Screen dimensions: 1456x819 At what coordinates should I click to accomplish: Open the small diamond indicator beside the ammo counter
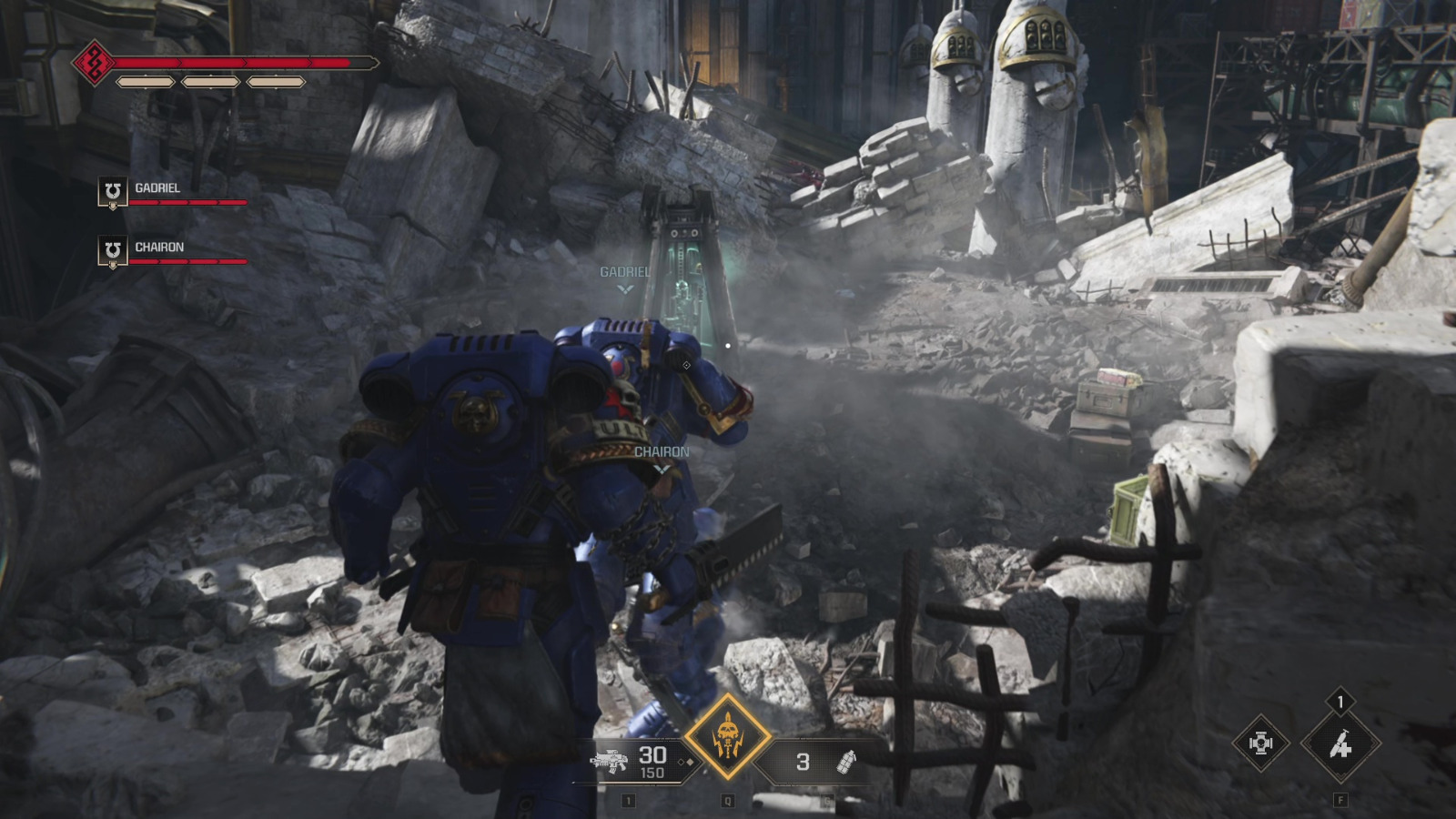[x=686, y=762]
